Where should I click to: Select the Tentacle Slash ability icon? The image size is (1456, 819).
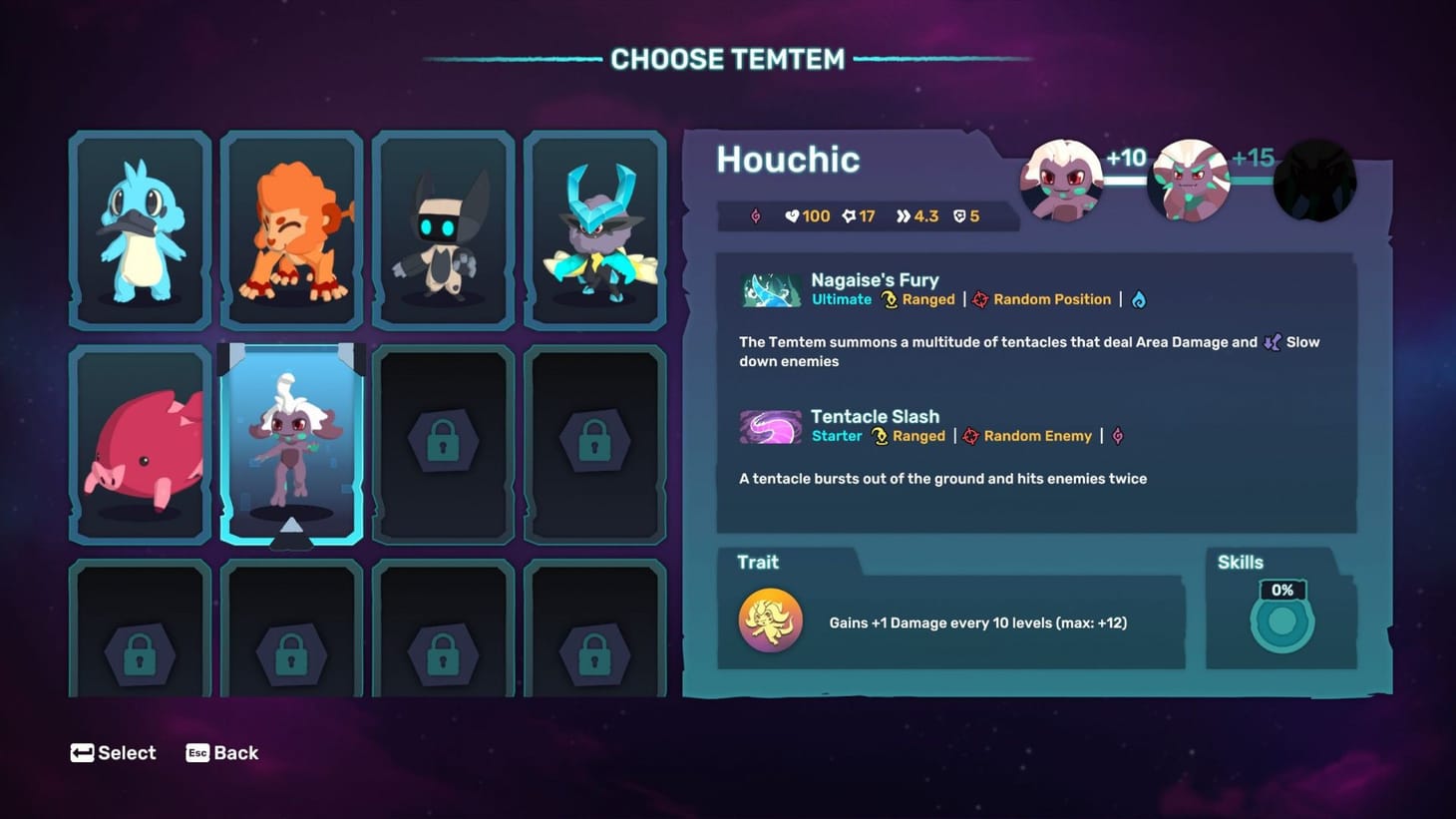pyautogui.click(x=770, y=426)
